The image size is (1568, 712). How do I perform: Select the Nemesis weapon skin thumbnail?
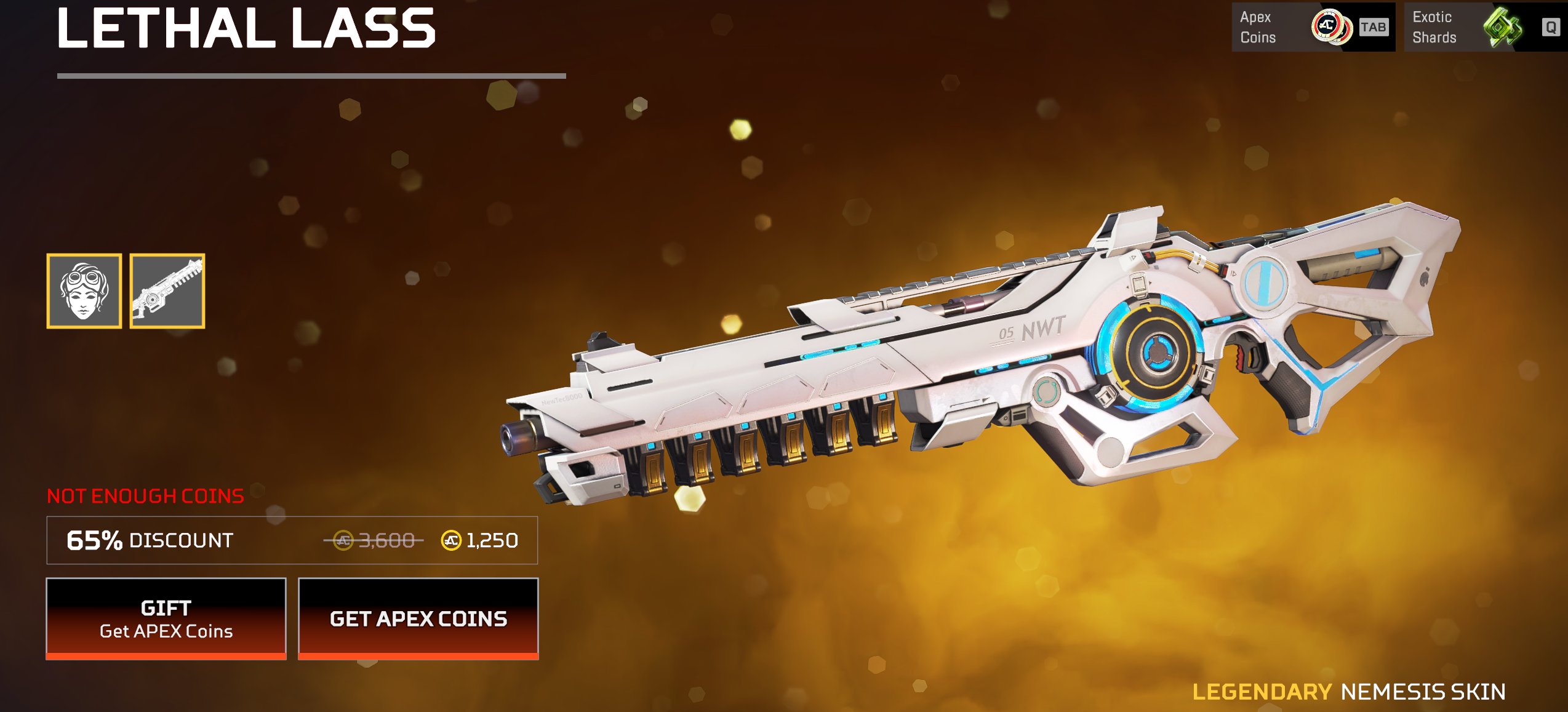[167, 291]
